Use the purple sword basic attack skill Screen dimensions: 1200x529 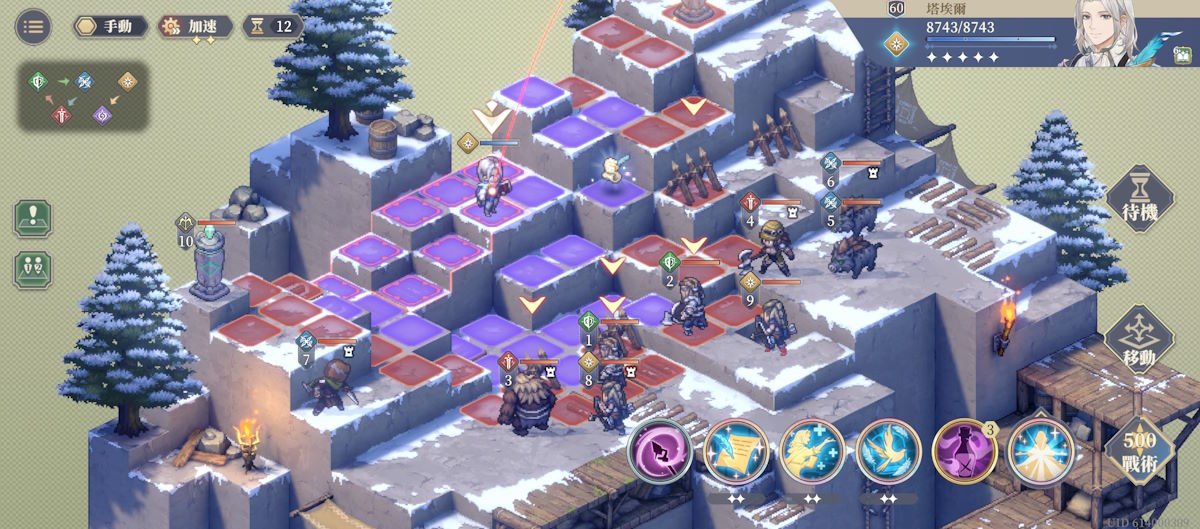click(x=660, y=451)
